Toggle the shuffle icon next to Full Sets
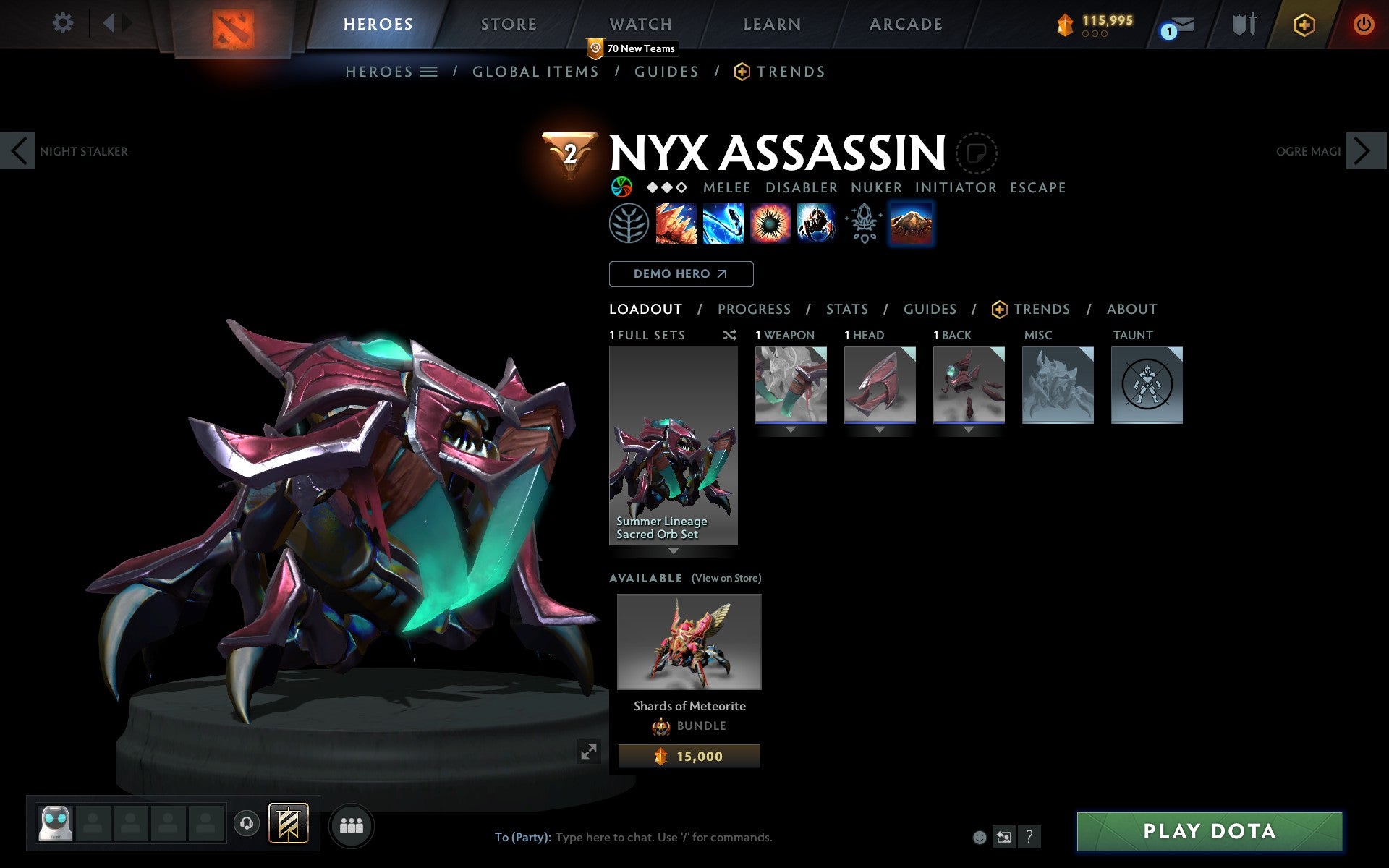Image resolution: width=1389 pixels, height=868 pixels. click(x=729, y=335)
